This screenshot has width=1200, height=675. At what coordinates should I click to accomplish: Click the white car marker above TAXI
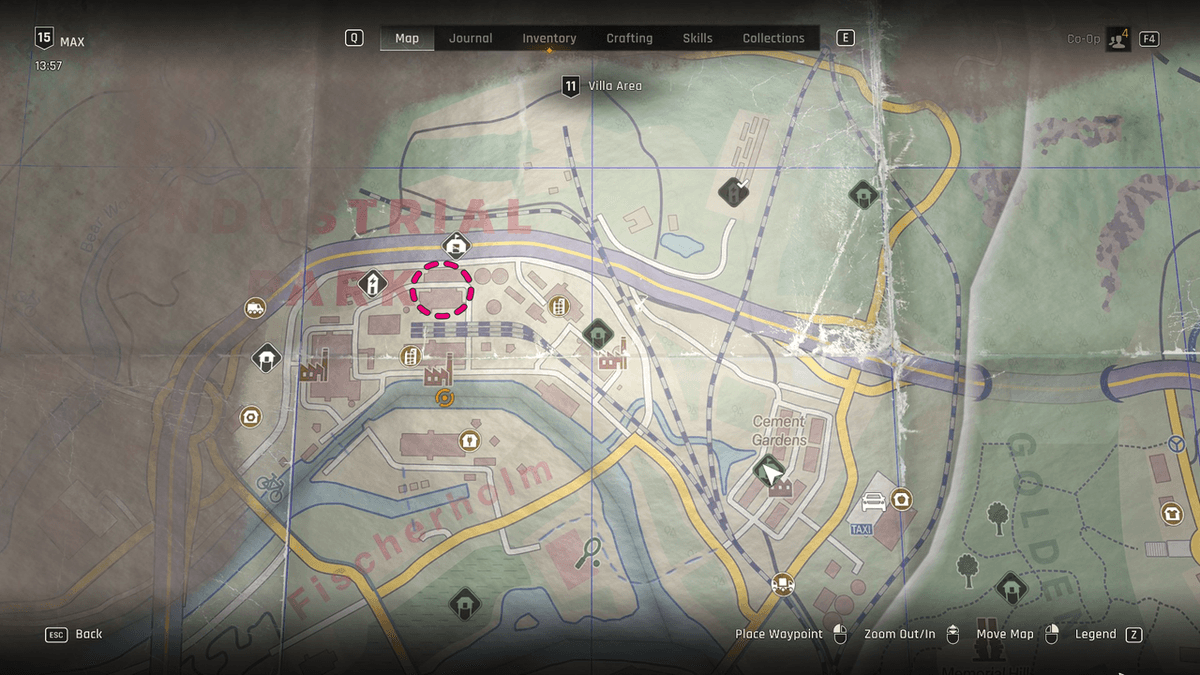(x=873, y=501)
